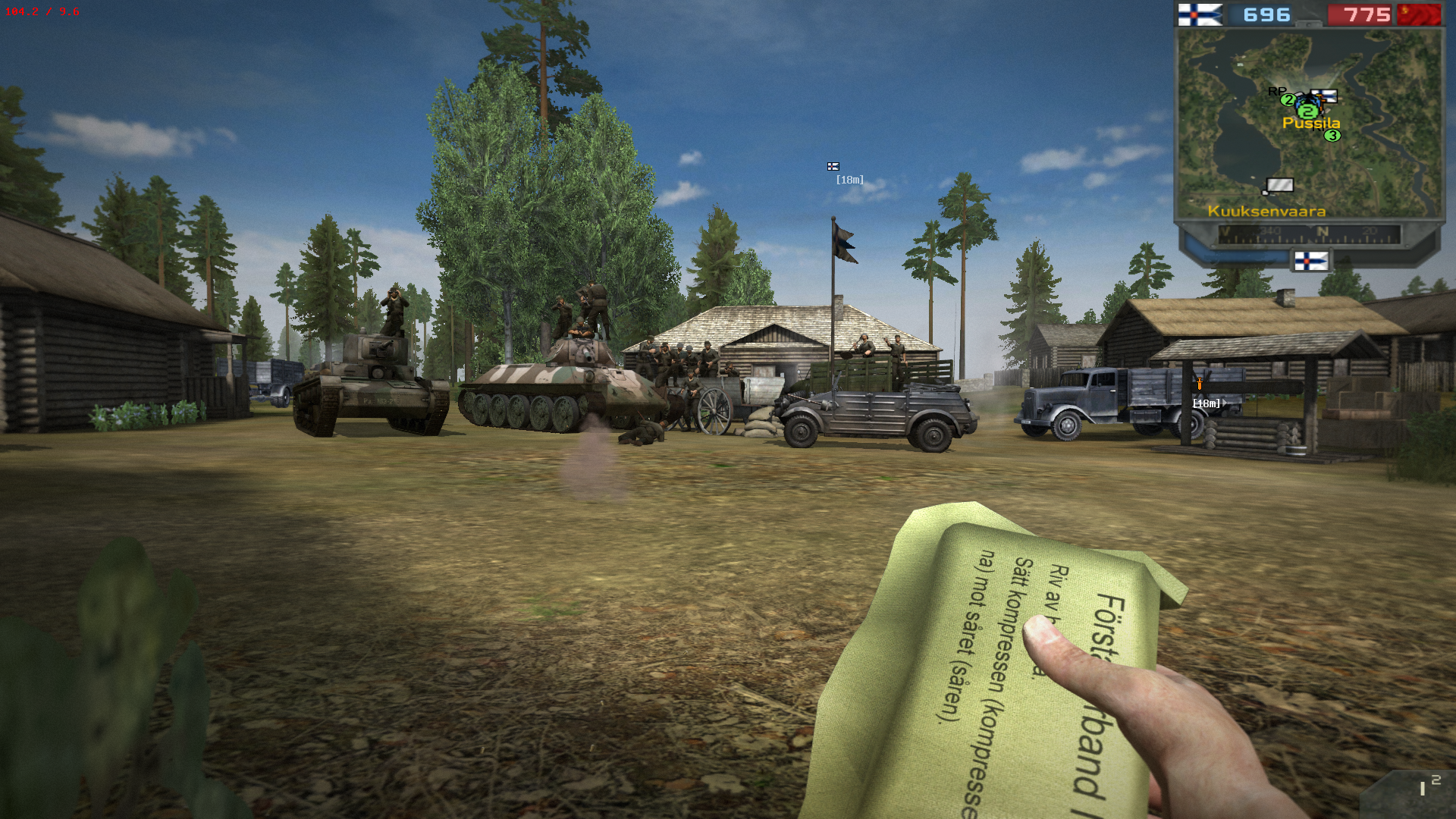The image size is (1456, 819).
Task: Click the Finnish flag capture marker in the sky
Action: (x=833, y=167)
